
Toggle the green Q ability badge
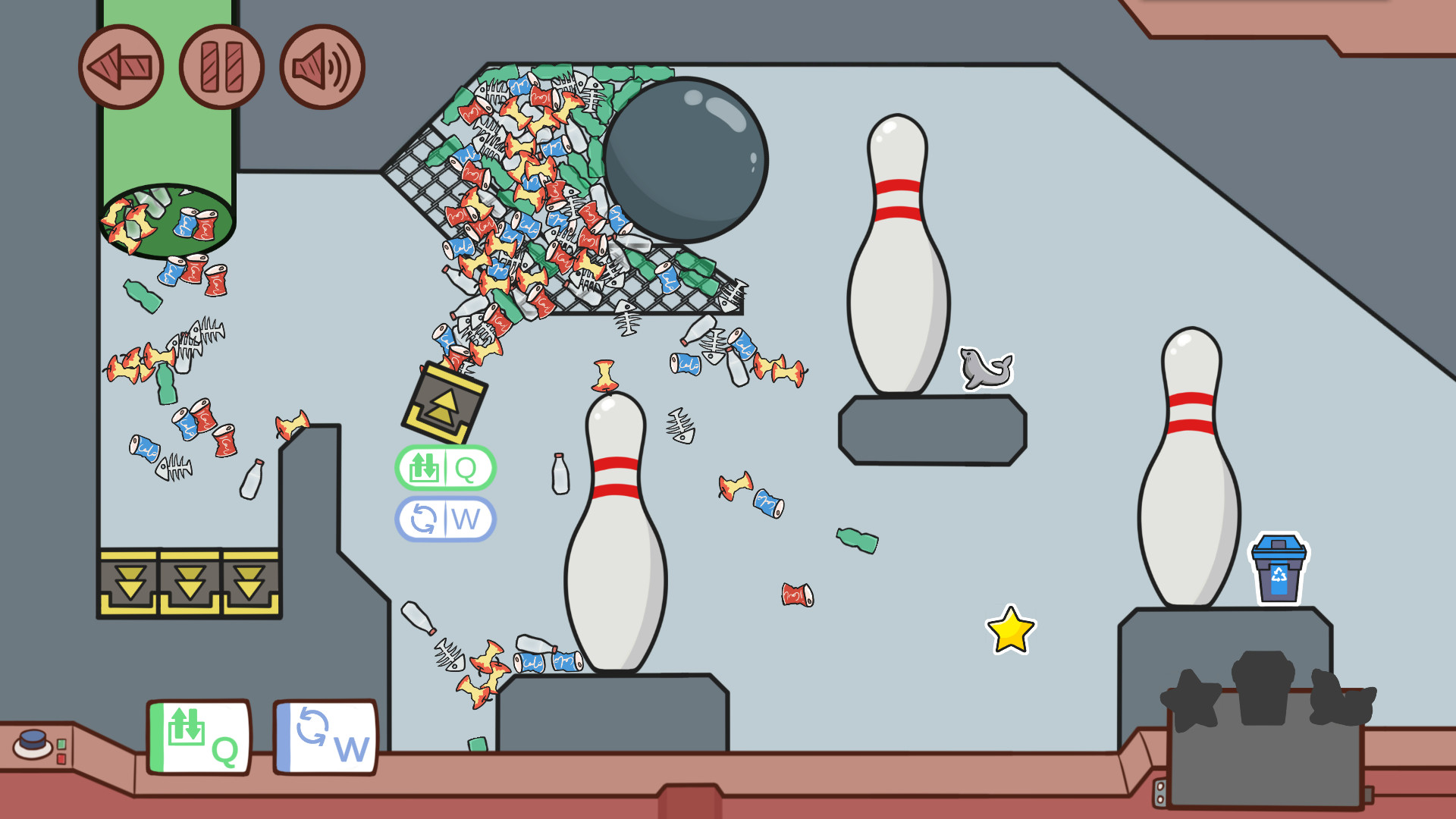[446, 468]
